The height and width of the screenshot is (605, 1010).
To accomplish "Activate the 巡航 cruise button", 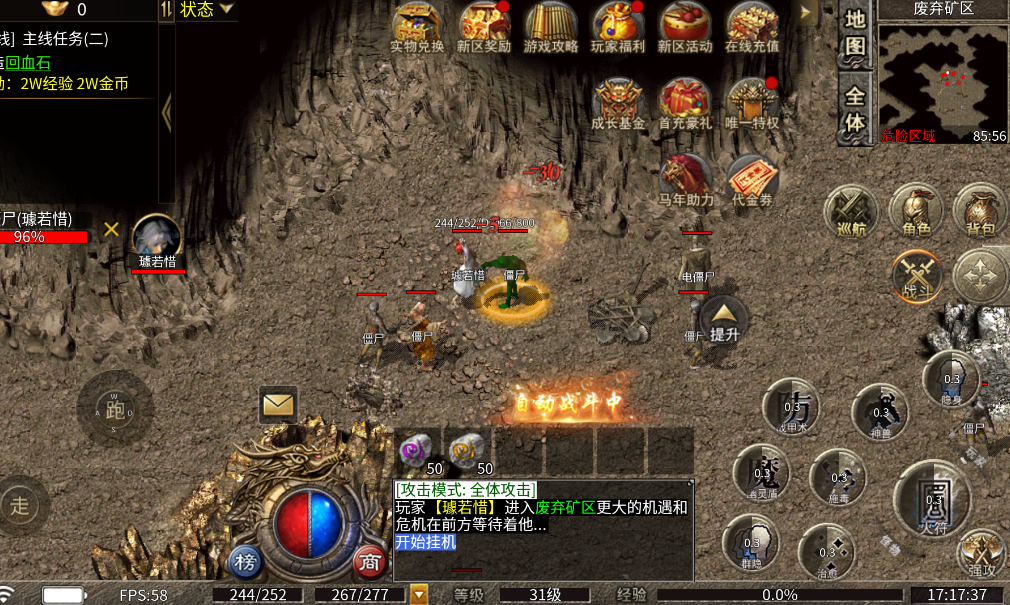I will coord(851,212).
